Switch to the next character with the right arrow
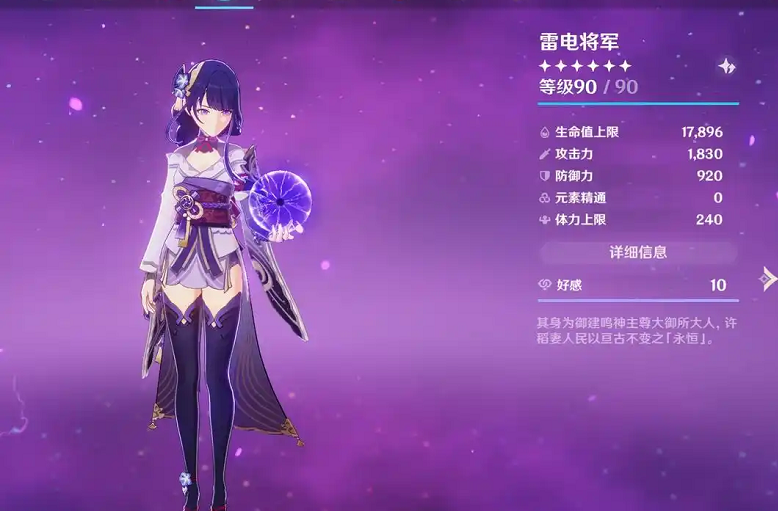 coord(767,278)
